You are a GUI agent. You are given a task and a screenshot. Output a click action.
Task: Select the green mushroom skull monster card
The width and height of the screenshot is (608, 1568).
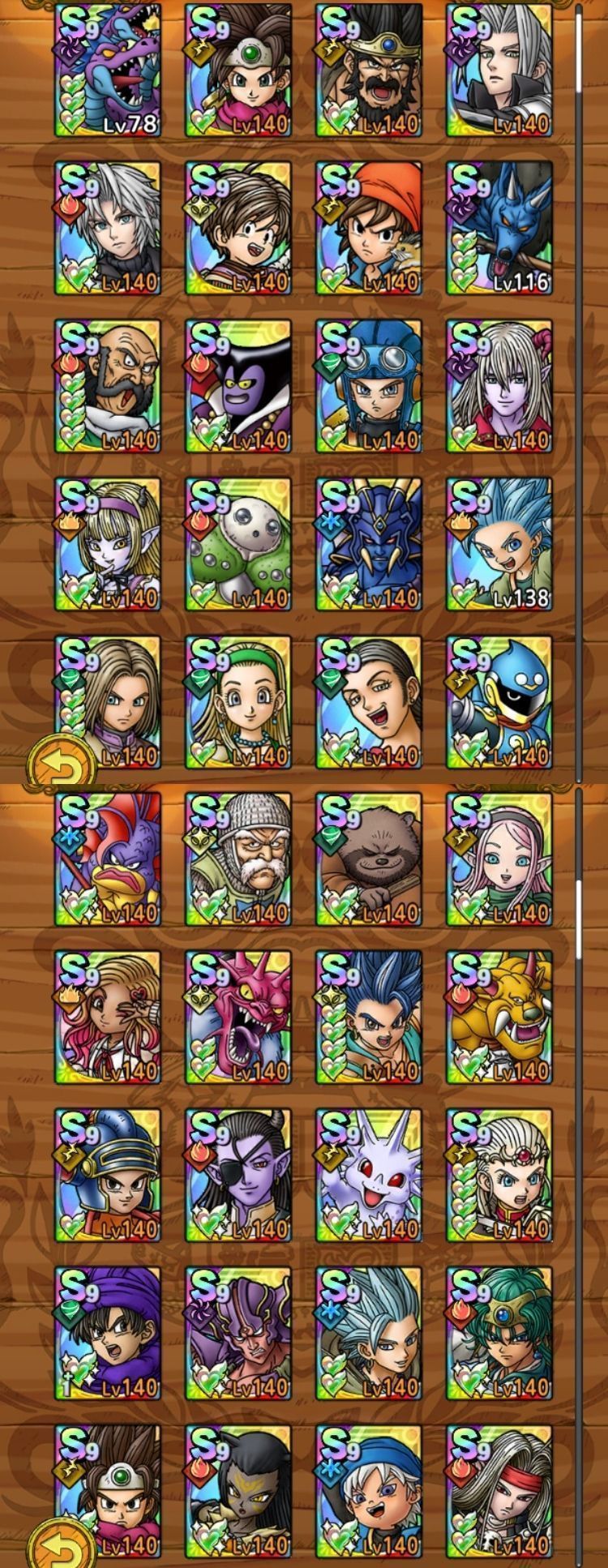[238, 545]
